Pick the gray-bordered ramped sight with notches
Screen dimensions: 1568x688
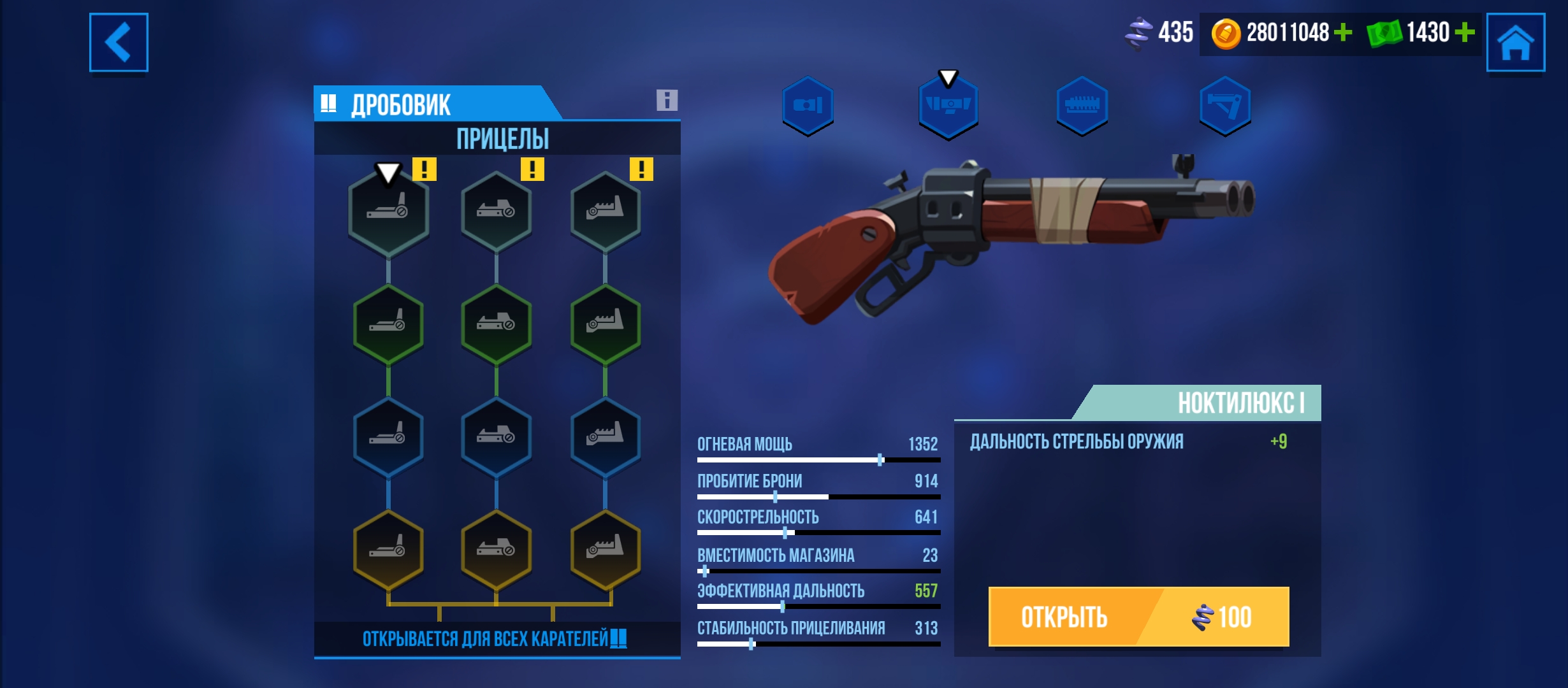click(605, 211)
